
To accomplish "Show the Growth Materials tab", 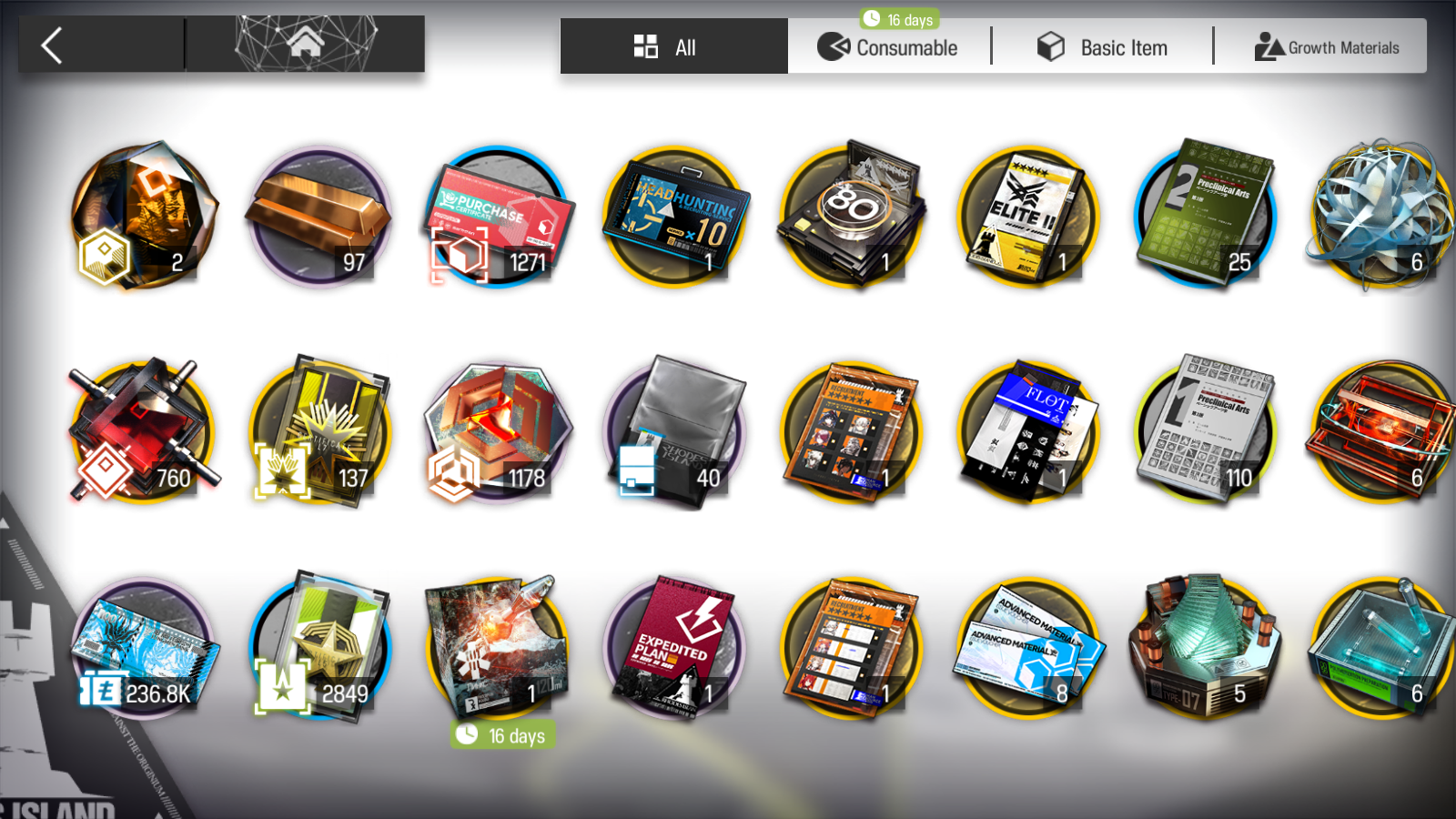I will pos(1327,47).
